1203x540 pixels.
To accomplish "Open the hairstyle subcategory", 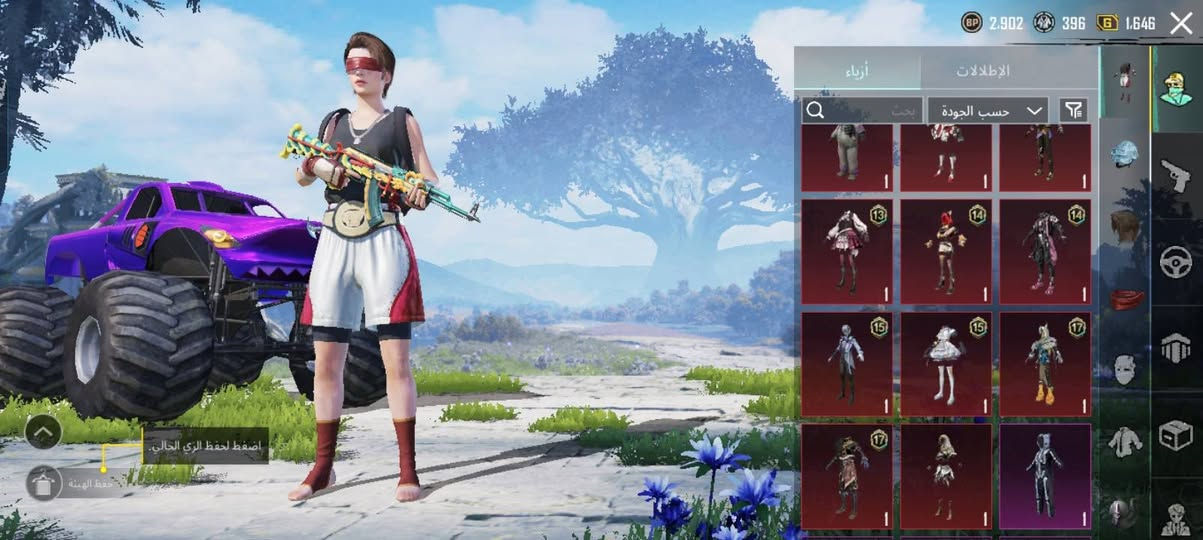I will click(1126, 225).
